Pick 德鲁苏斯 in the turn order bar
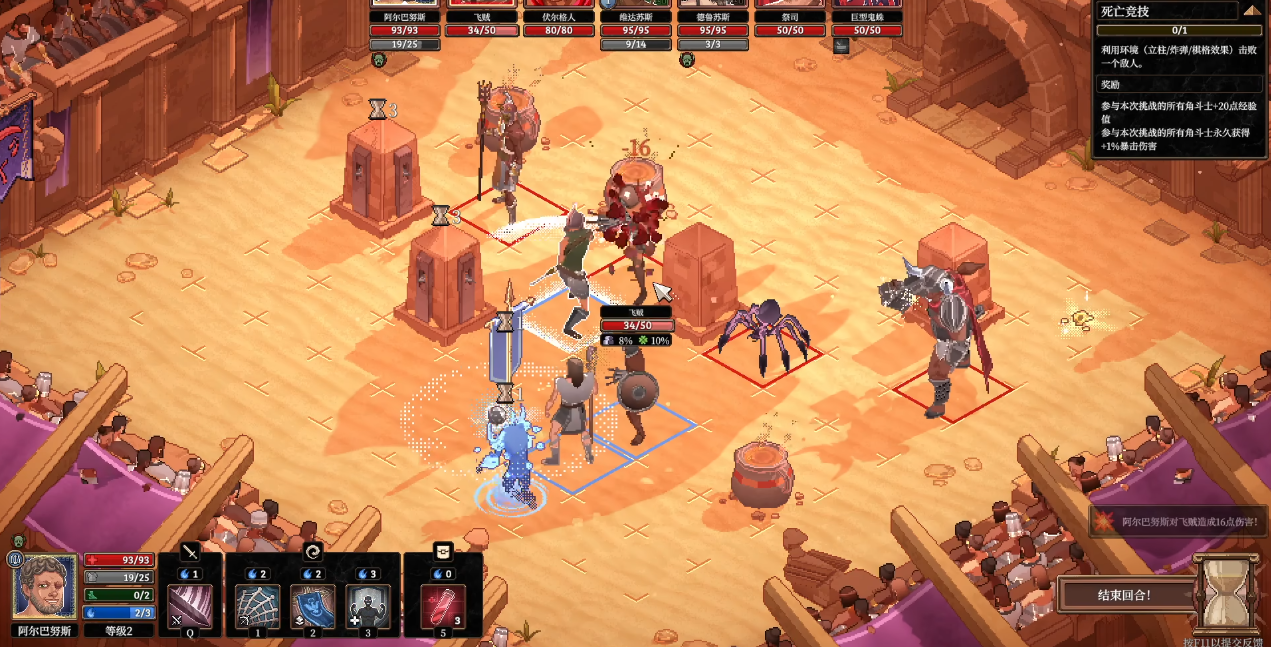This screenshot has height=647, width=1271. tap(712, 17)
